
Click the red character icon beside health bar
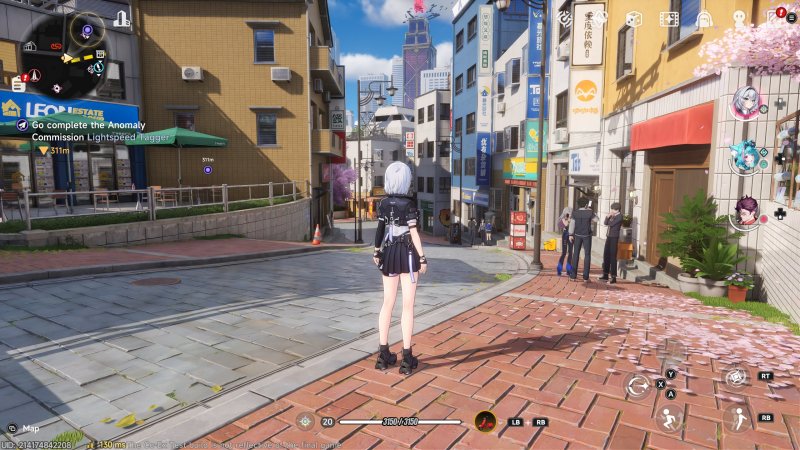[486, 421]
